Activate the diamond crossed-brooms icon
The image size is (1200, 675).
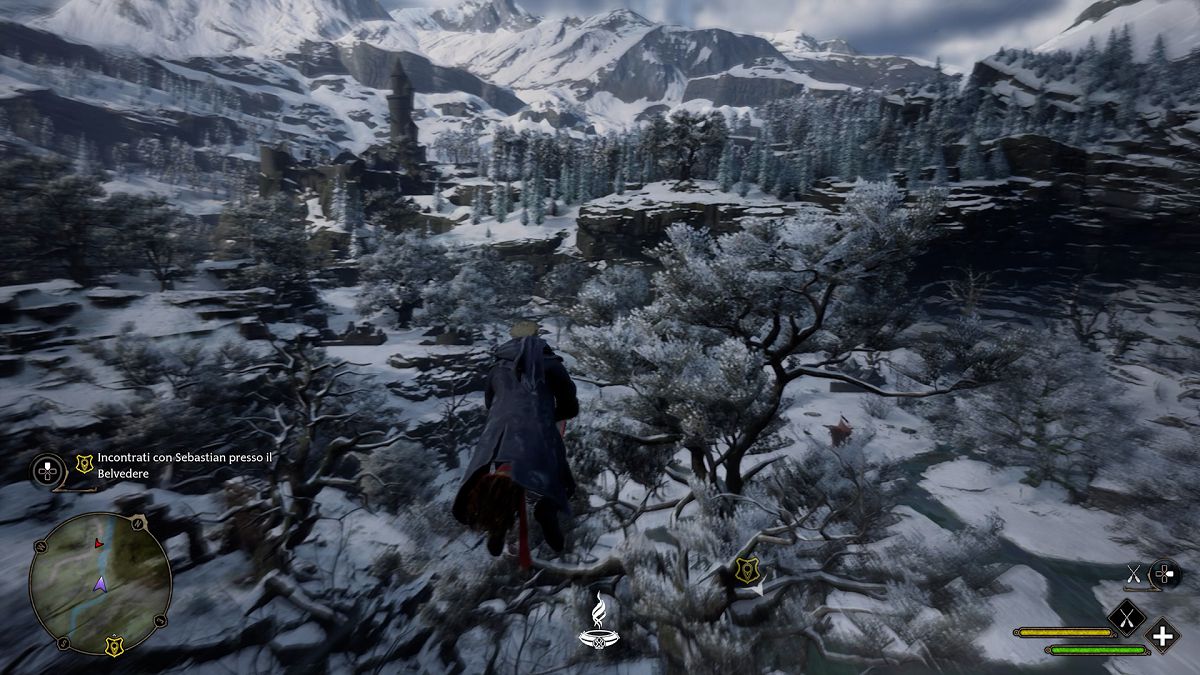tap(1126, 617)
